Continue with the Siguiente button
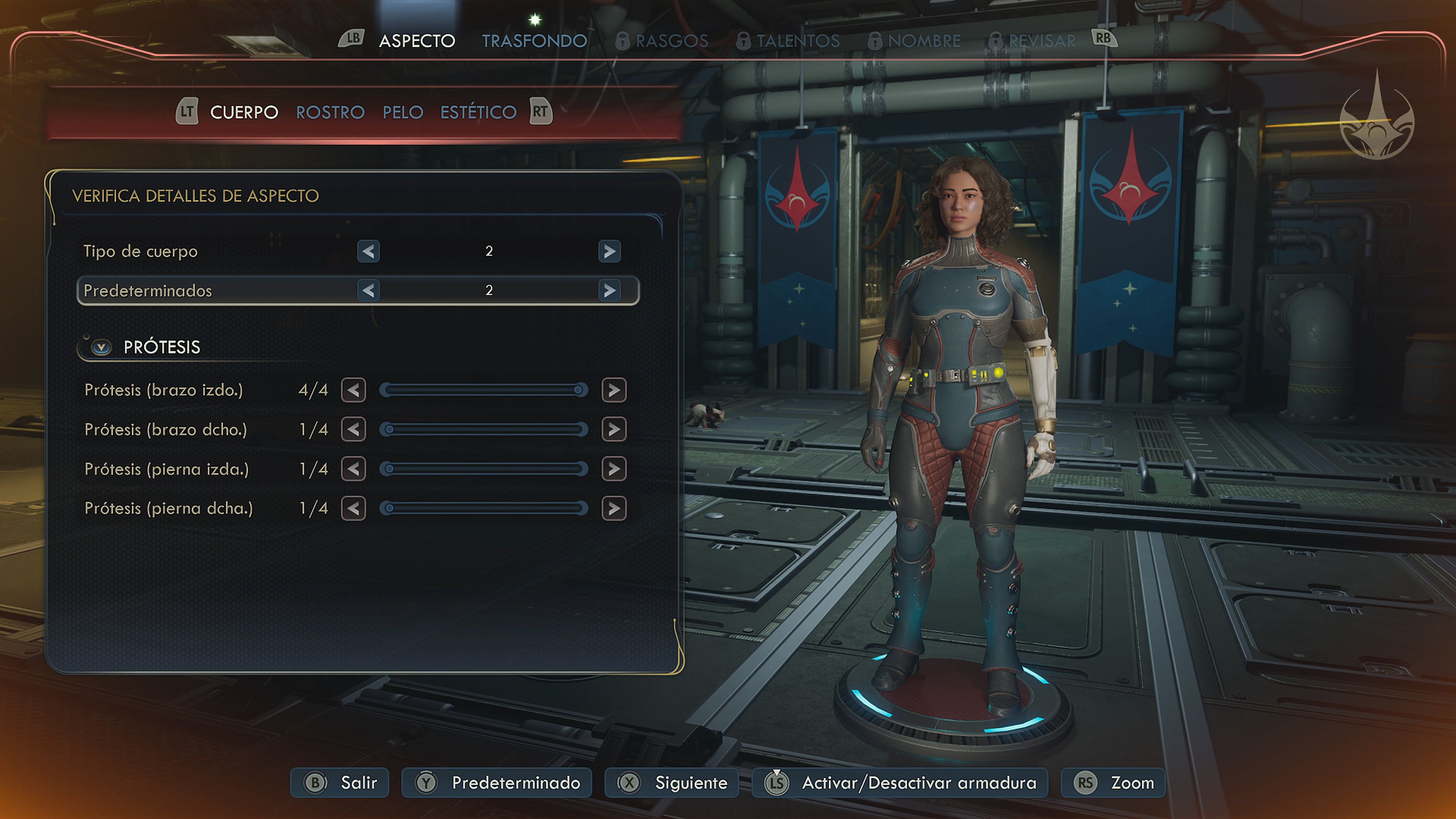Screen dimensions: 1456x819 click(672, 782)
